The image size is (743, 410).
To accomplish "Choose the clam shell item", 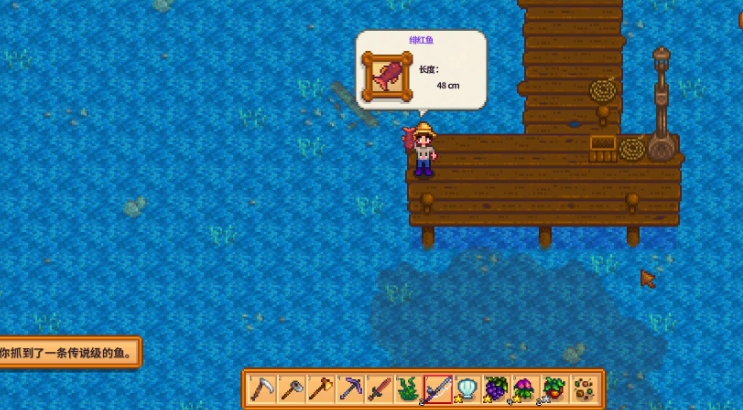I will click(466, 388).
